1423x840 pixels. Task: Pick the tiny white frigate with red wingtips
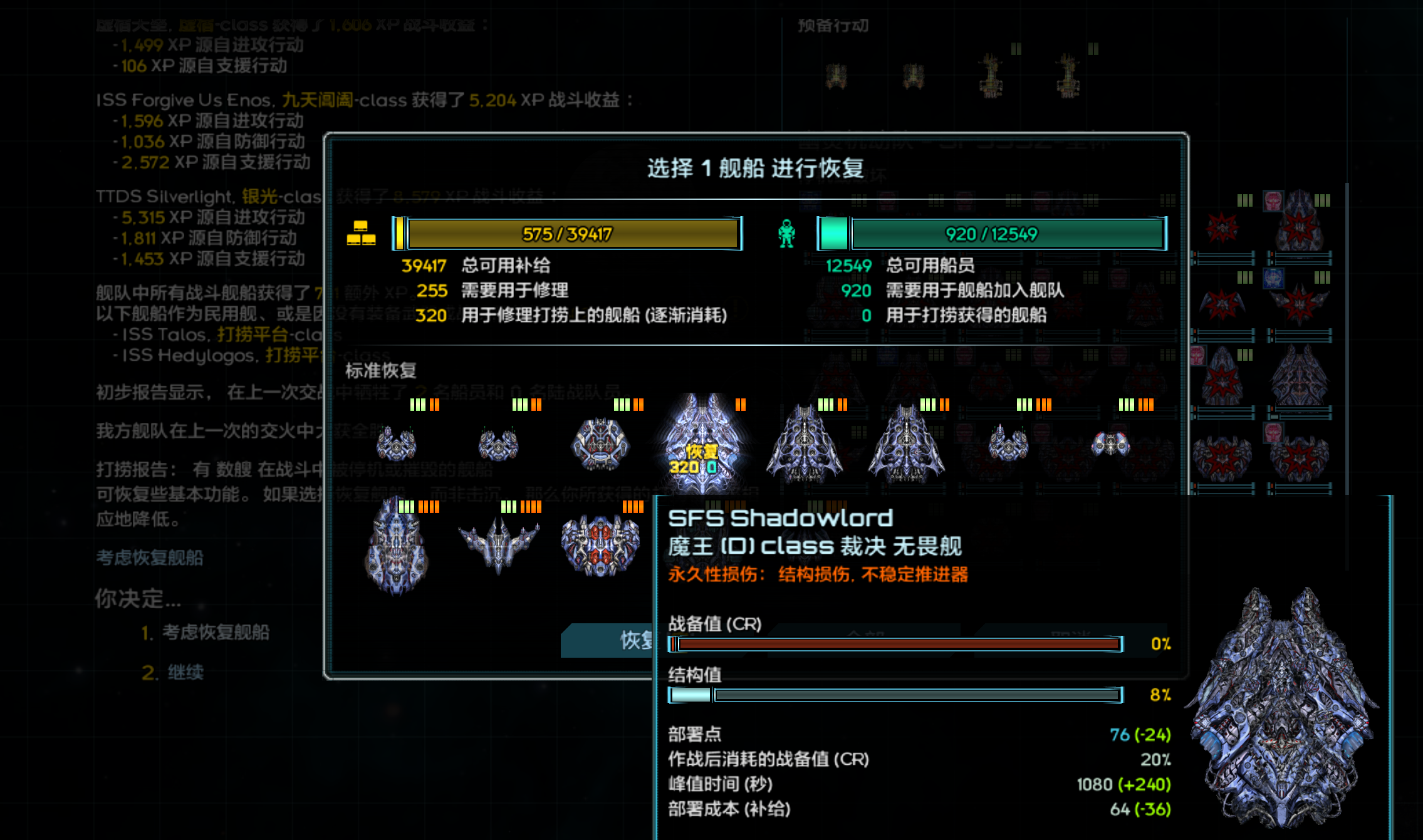coord(1110,444)
